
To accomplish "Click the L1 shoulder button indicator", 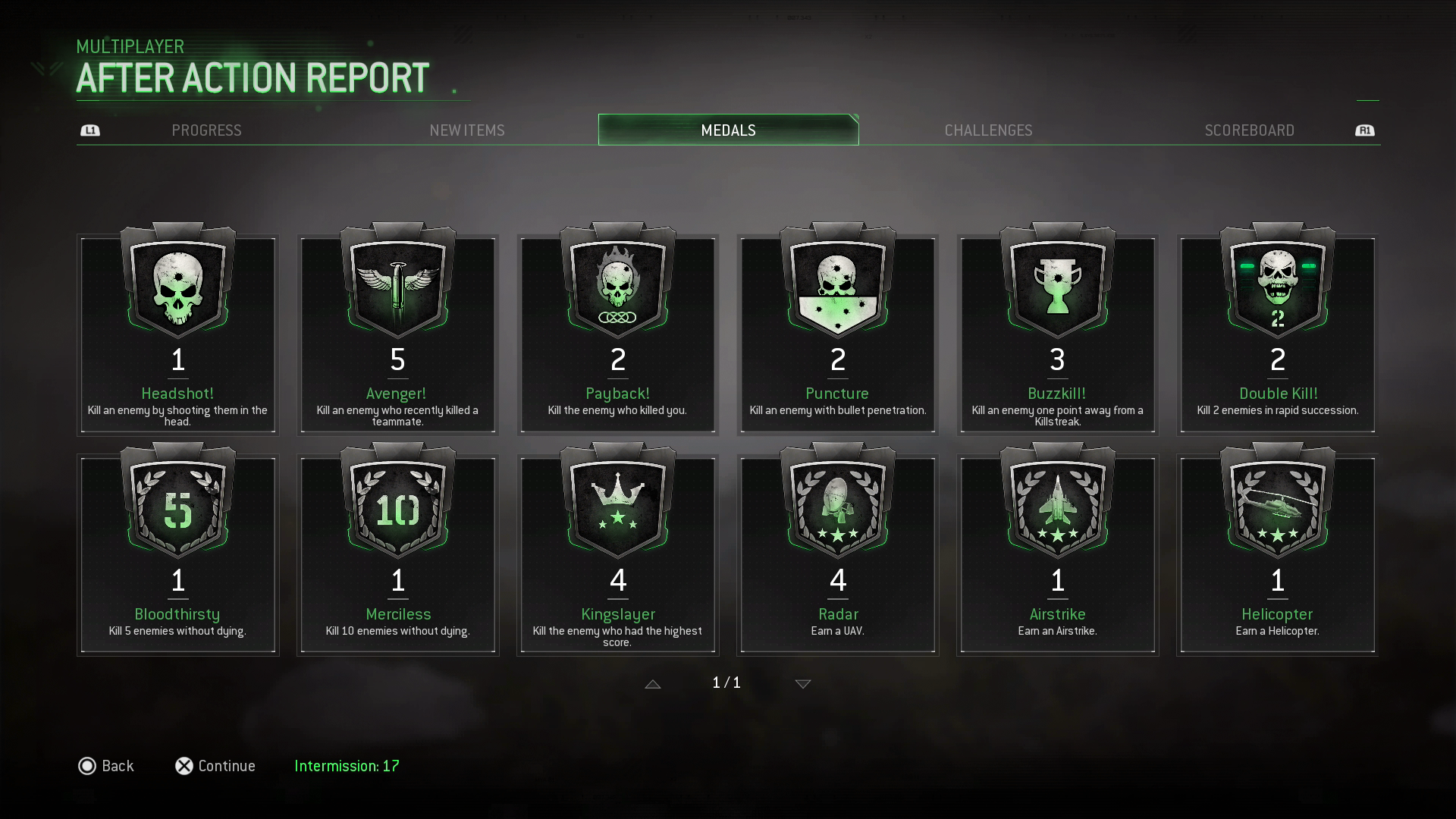I will tap(90, 130).
